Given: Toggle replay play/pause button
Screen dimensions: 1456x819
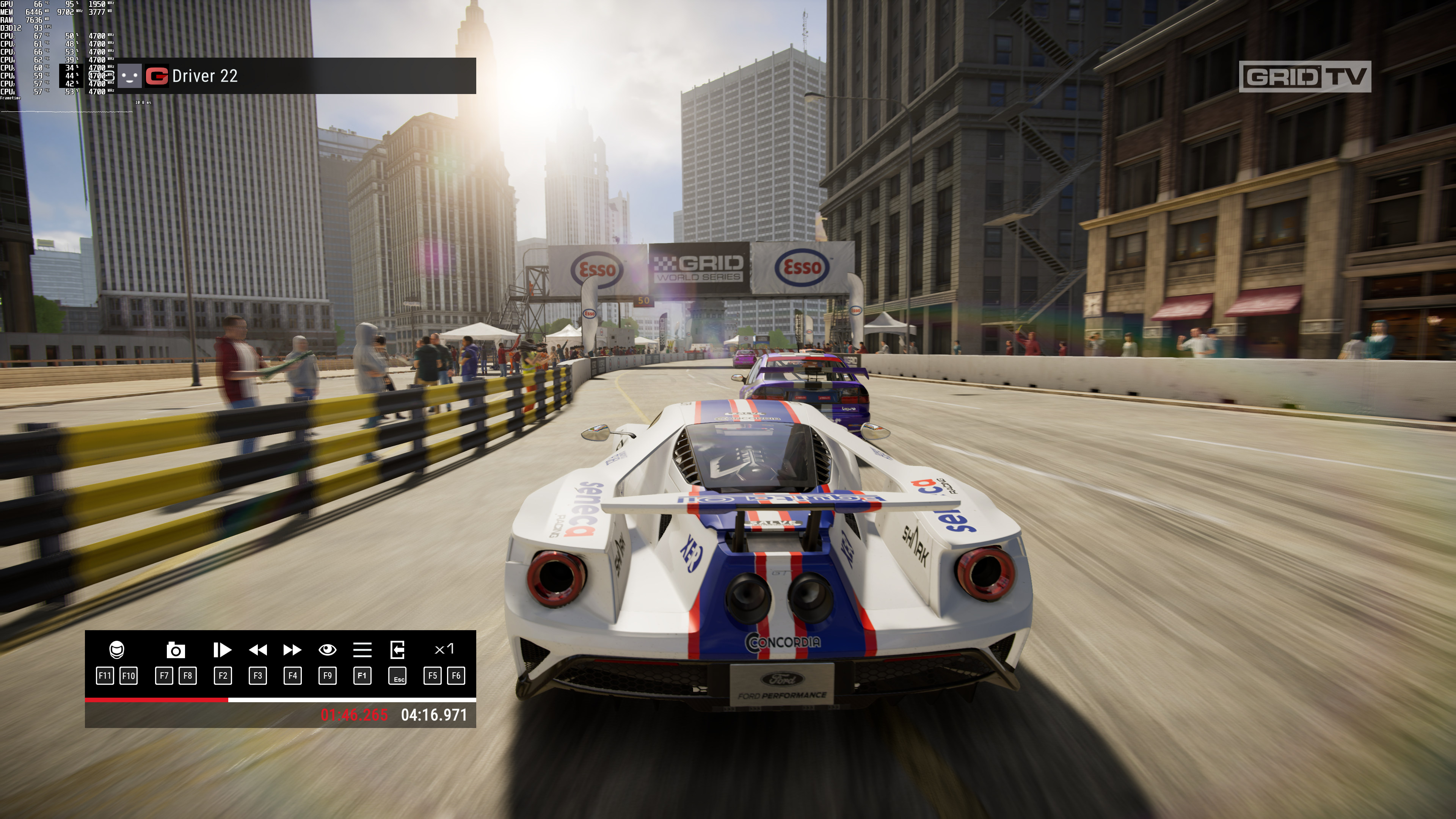Looking at the screenshot, I should click(222, 650).
